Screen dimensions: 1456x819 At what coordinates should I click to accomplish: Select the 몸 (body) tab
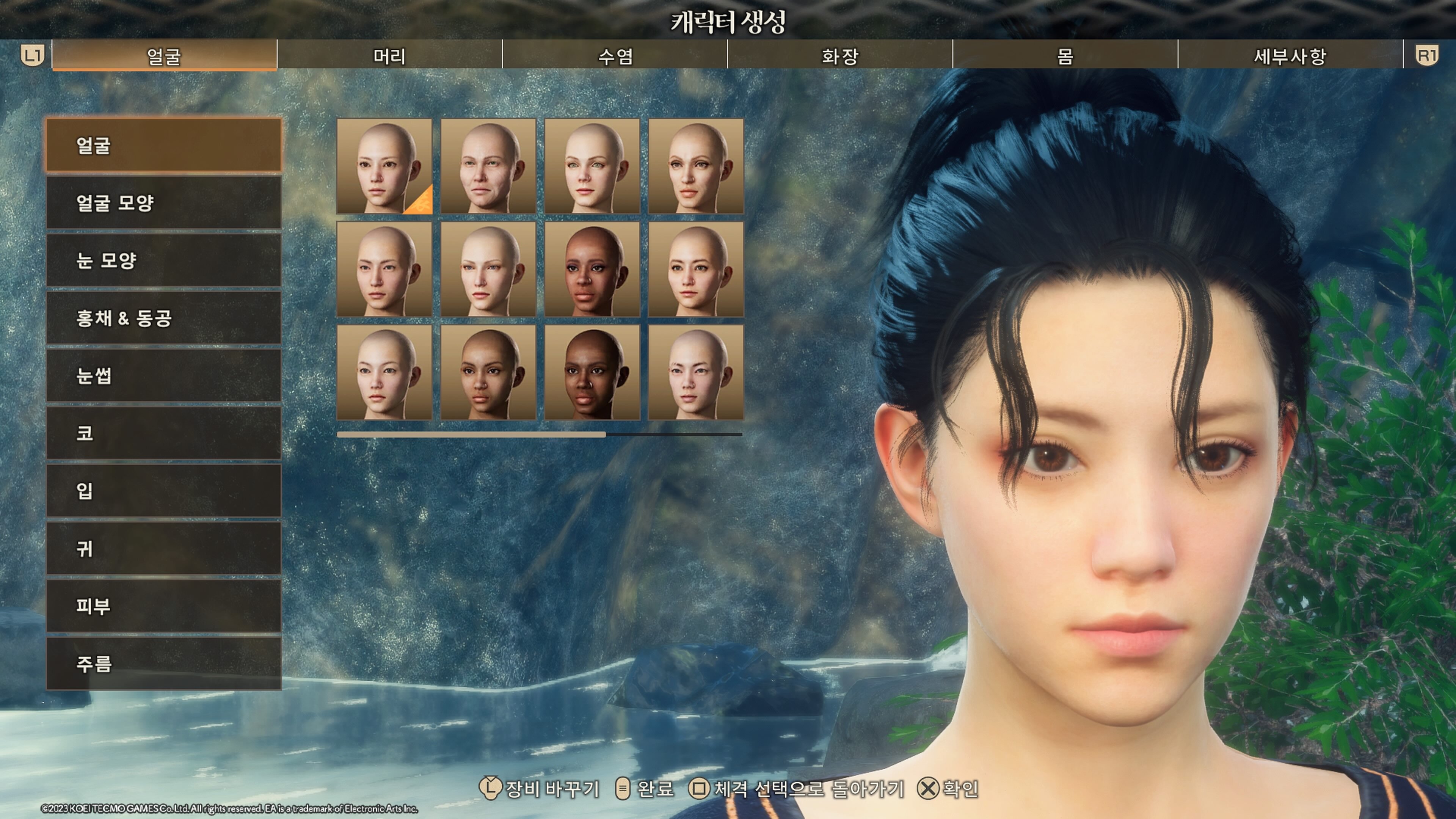(x=1065, y=55)
